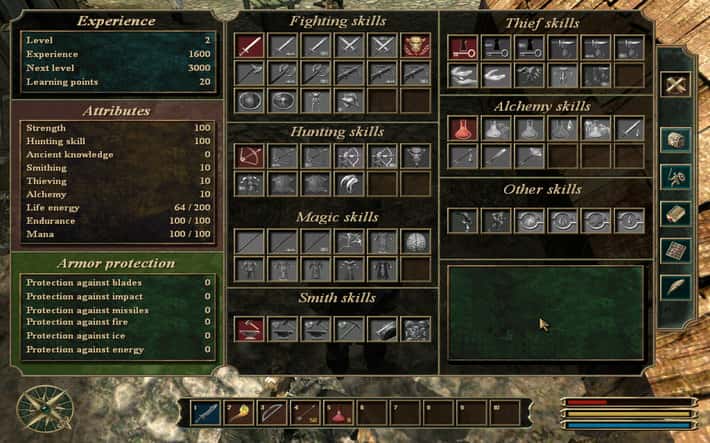
Task: Select the round shield fighting skill
Action: (x=250, y=100)
